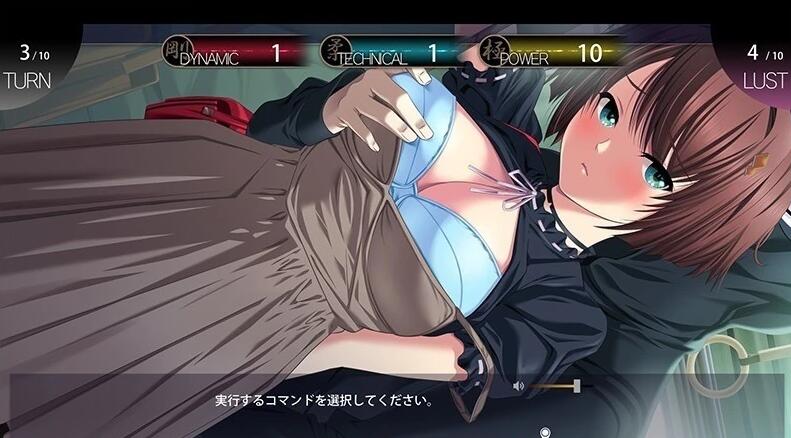
Task: Toggle the speaker mute icon
Action: point(518,385)
